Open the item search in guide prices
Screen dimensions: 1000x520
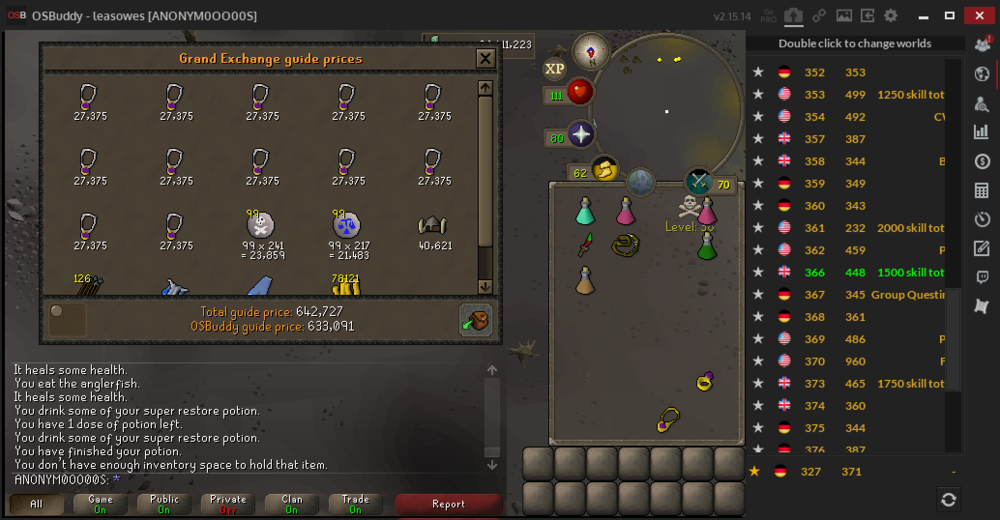(67, 319)
